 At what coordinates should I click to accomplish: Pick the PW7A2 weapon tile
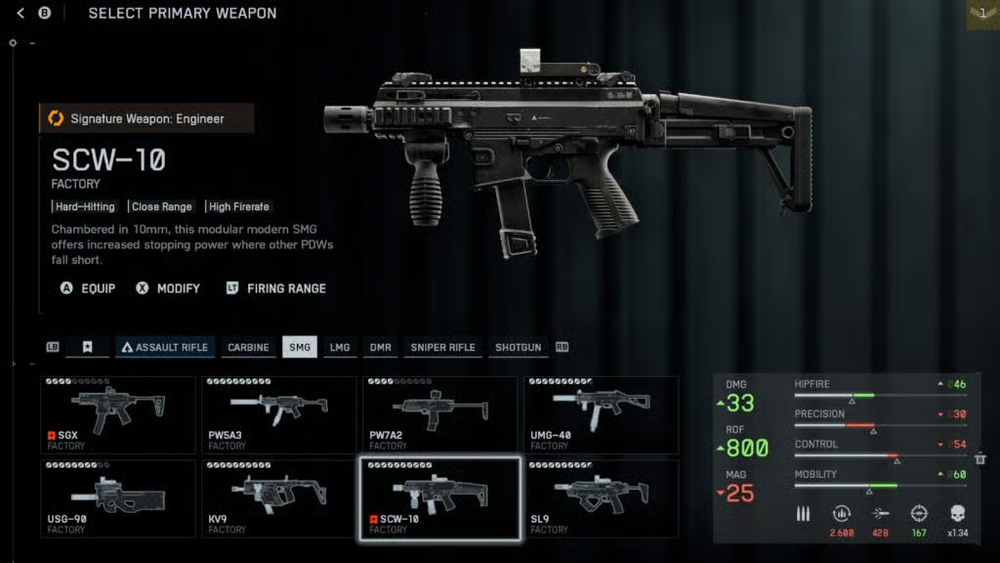coord(440,413)
